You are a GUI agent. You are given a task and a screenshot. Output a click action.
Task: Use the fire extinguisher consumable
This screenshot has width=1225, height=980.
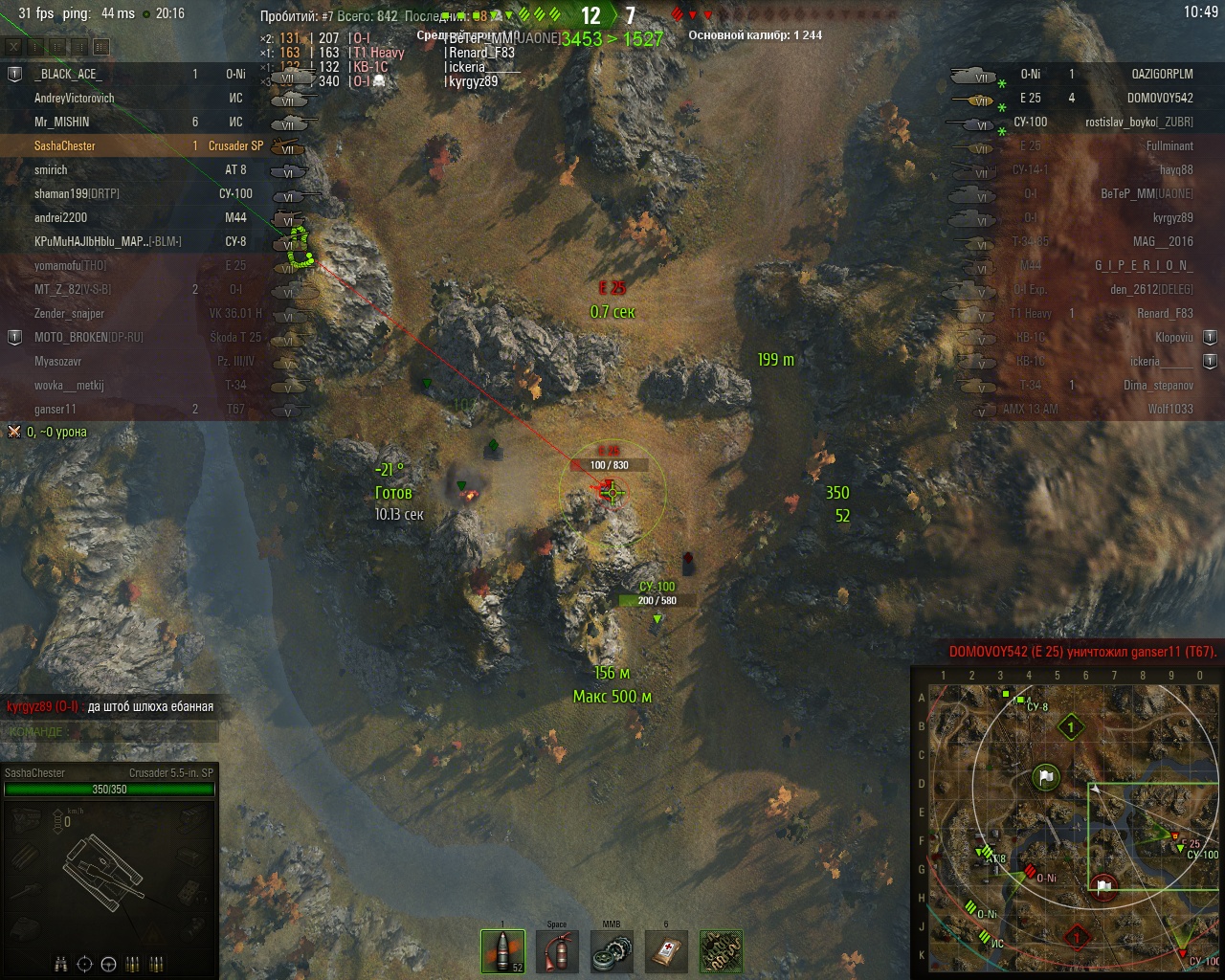tap(557, 951)
